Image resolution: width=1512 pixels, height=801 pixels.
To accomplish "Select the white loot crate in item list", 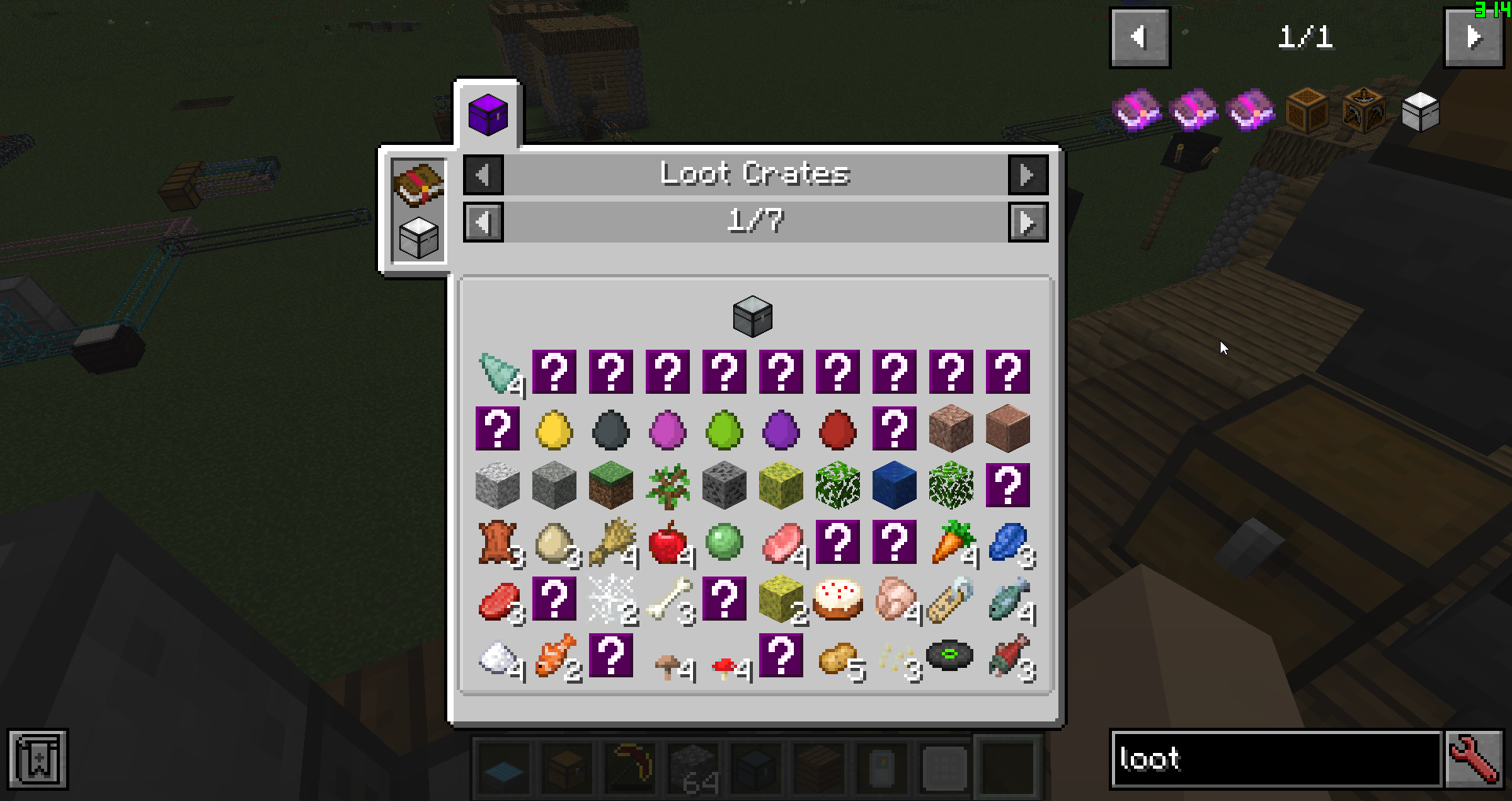I will tap(1421, 111).
